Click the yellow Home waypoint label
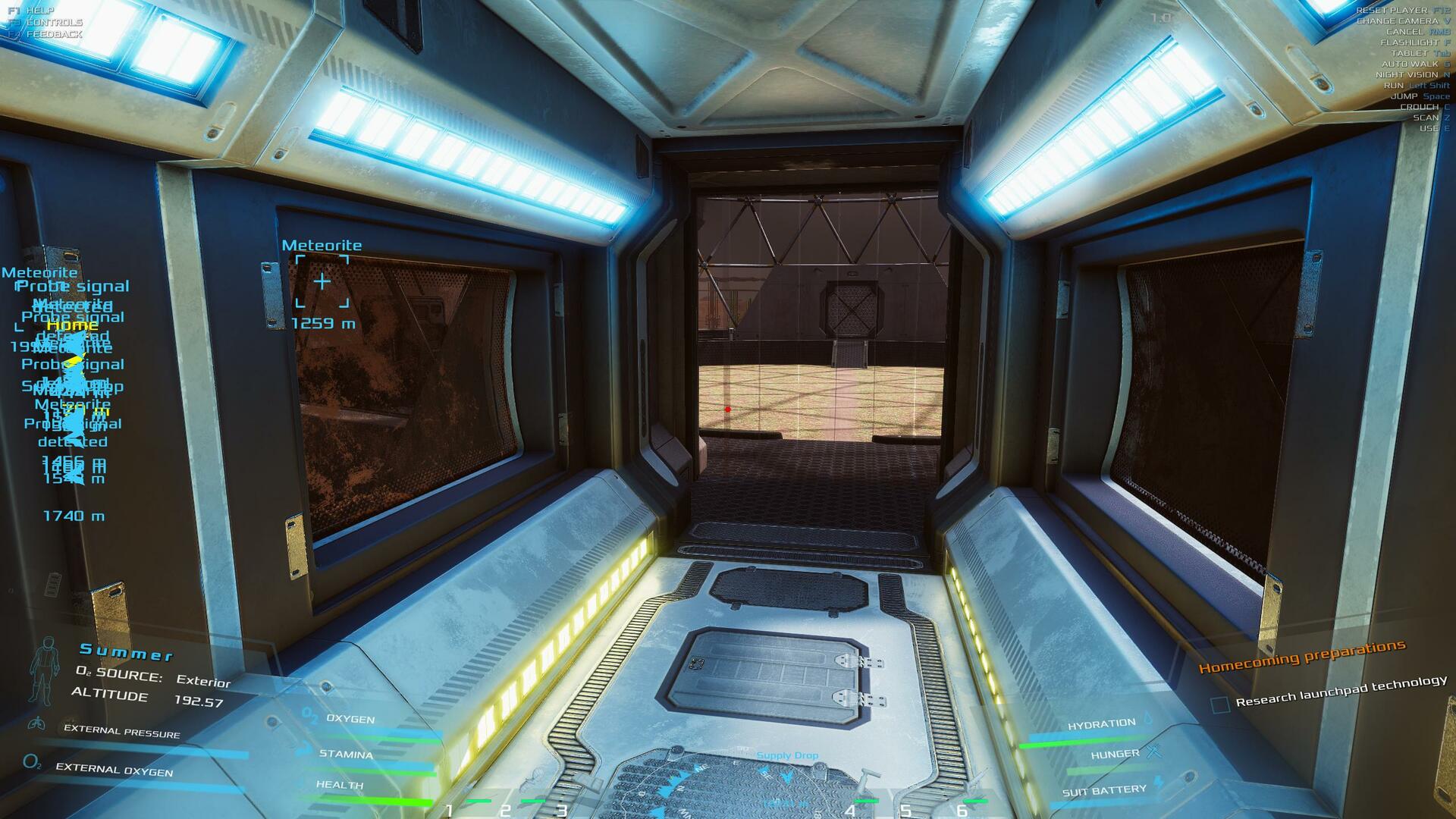This screenshot has height=819, width=1456. pos(73,325)
